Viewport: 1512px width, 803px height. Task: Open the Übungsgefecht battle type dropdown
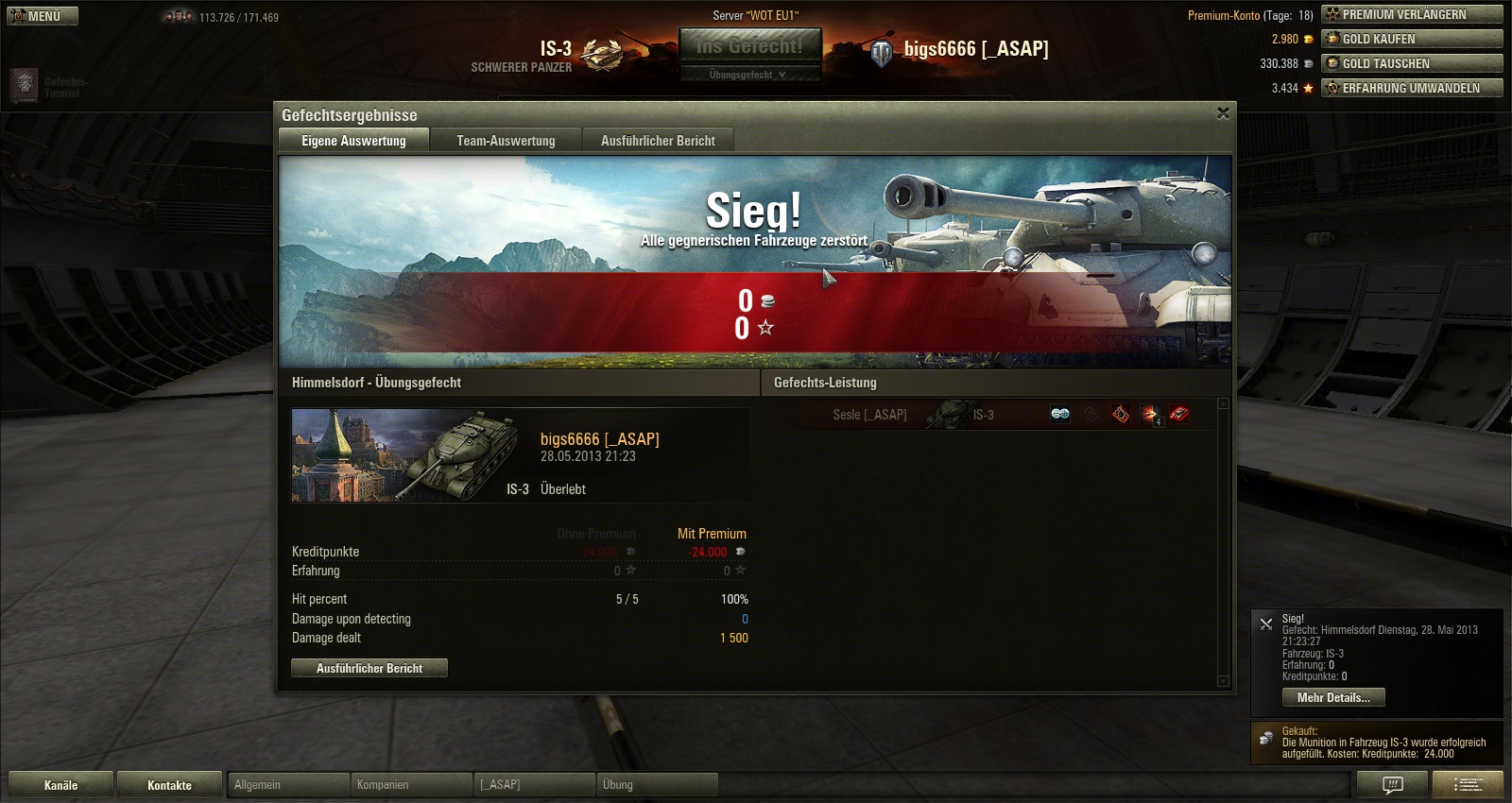(x=749, y=75)
